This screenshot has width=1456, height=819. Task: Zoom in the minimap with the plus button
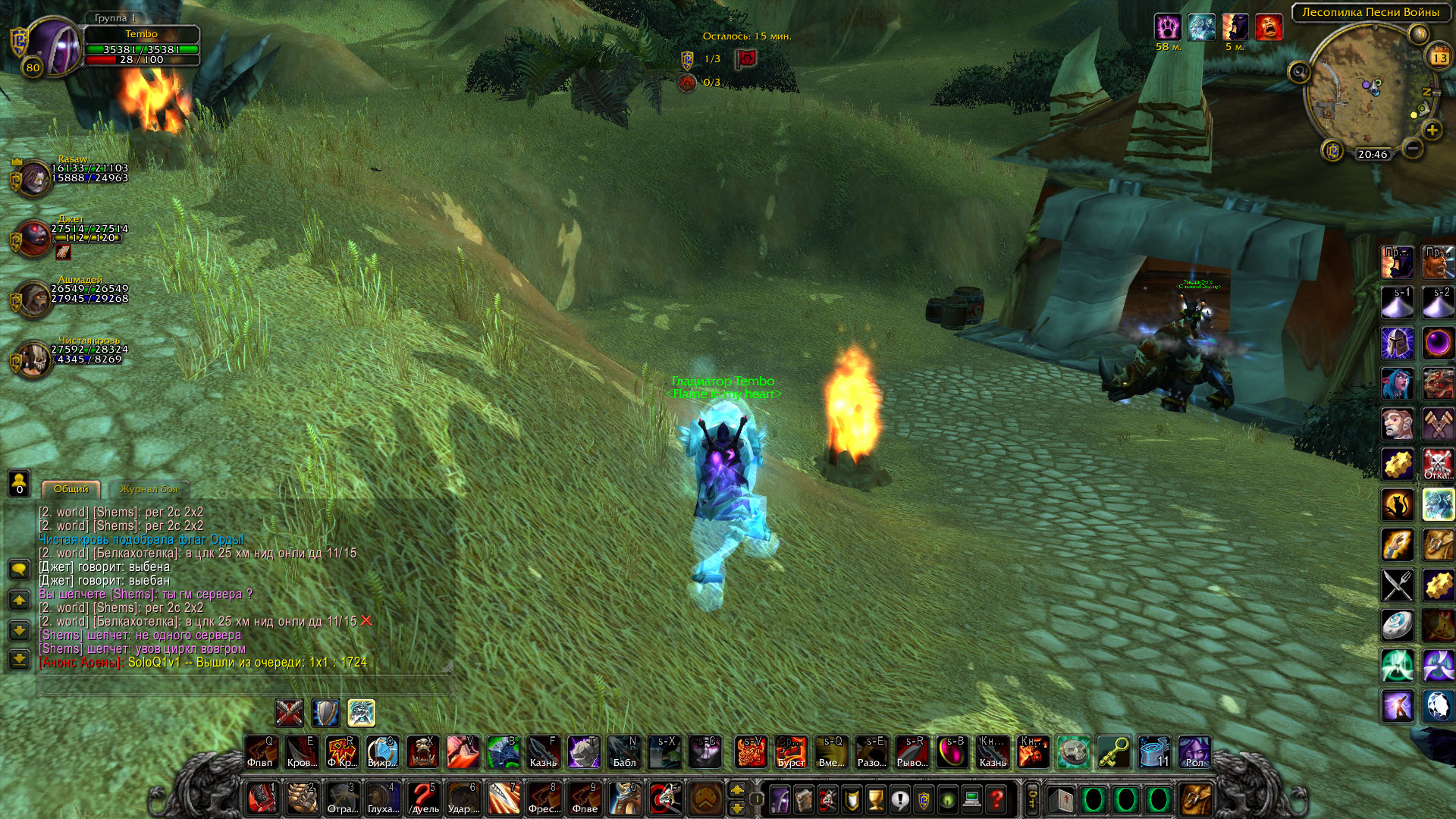pyautogui.click(x=1432, y=130)
